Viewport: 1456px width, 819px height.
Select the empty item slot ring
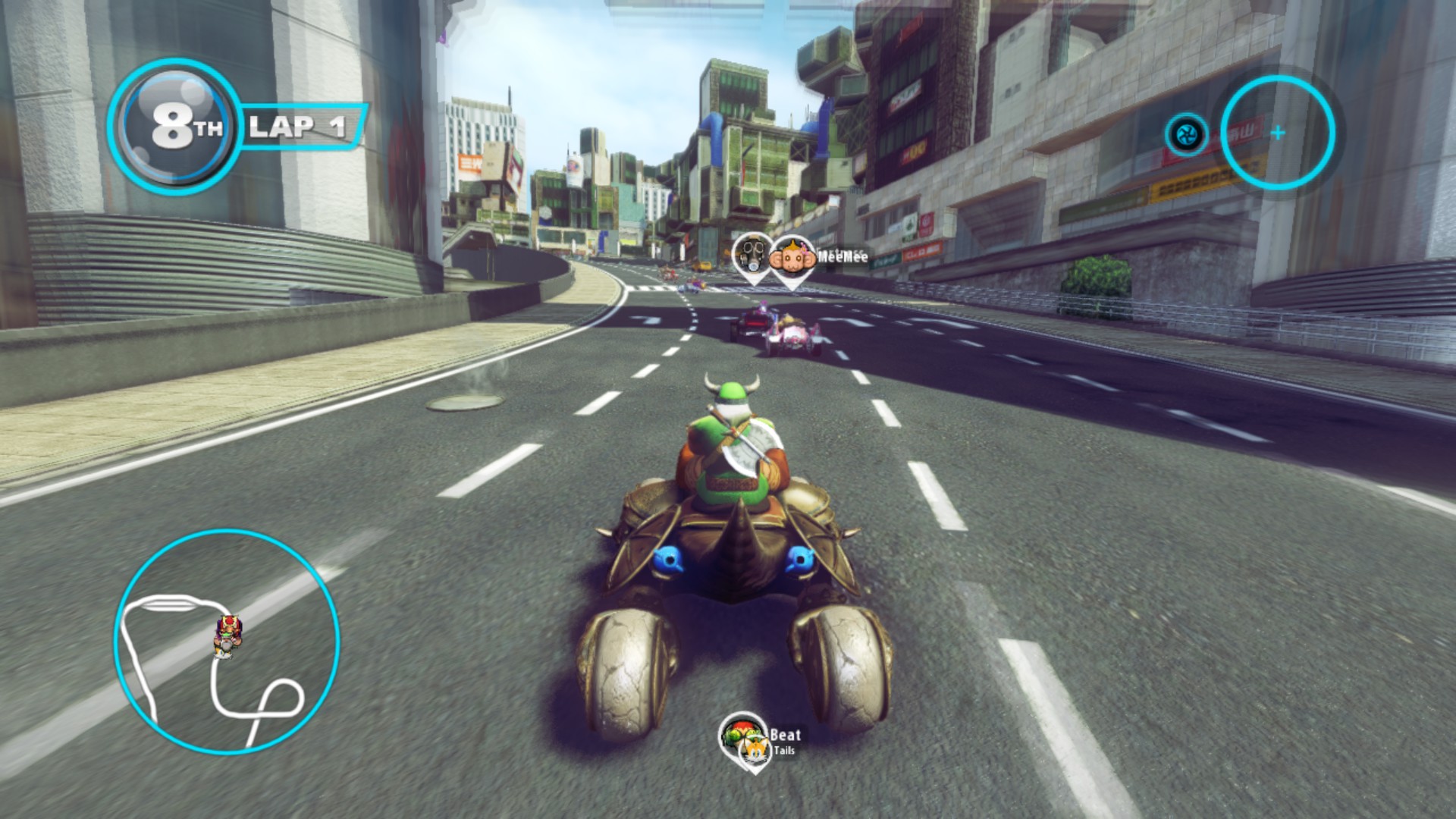(1278, 133)
